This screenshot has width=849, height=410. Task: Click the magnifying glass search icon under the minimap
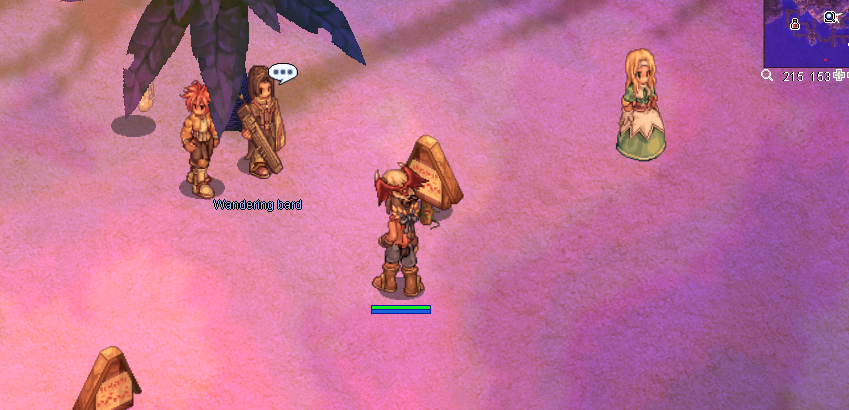click(x=767, y=76)
